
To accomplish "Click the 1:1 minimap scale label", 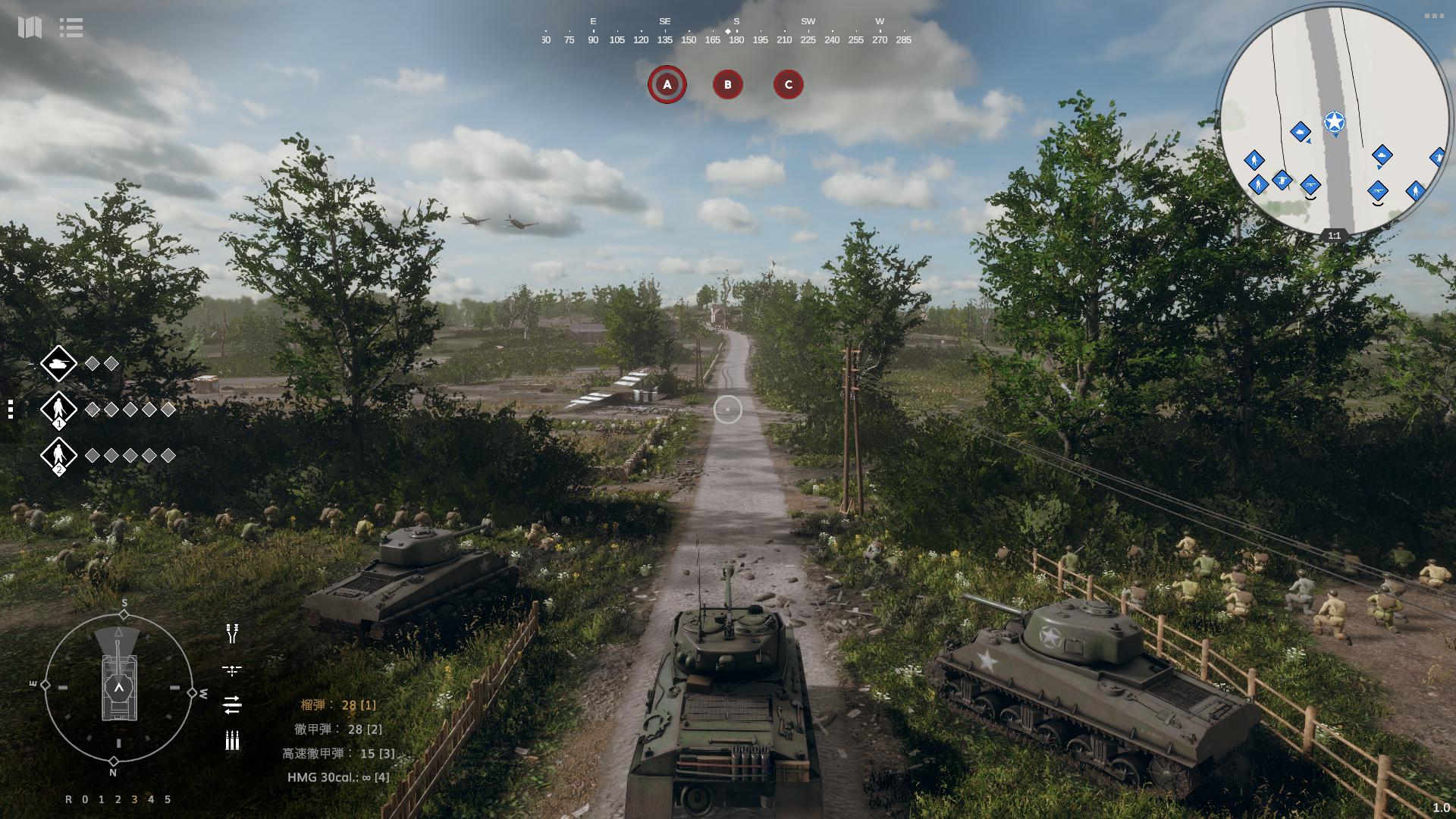I will point(1334,236).
